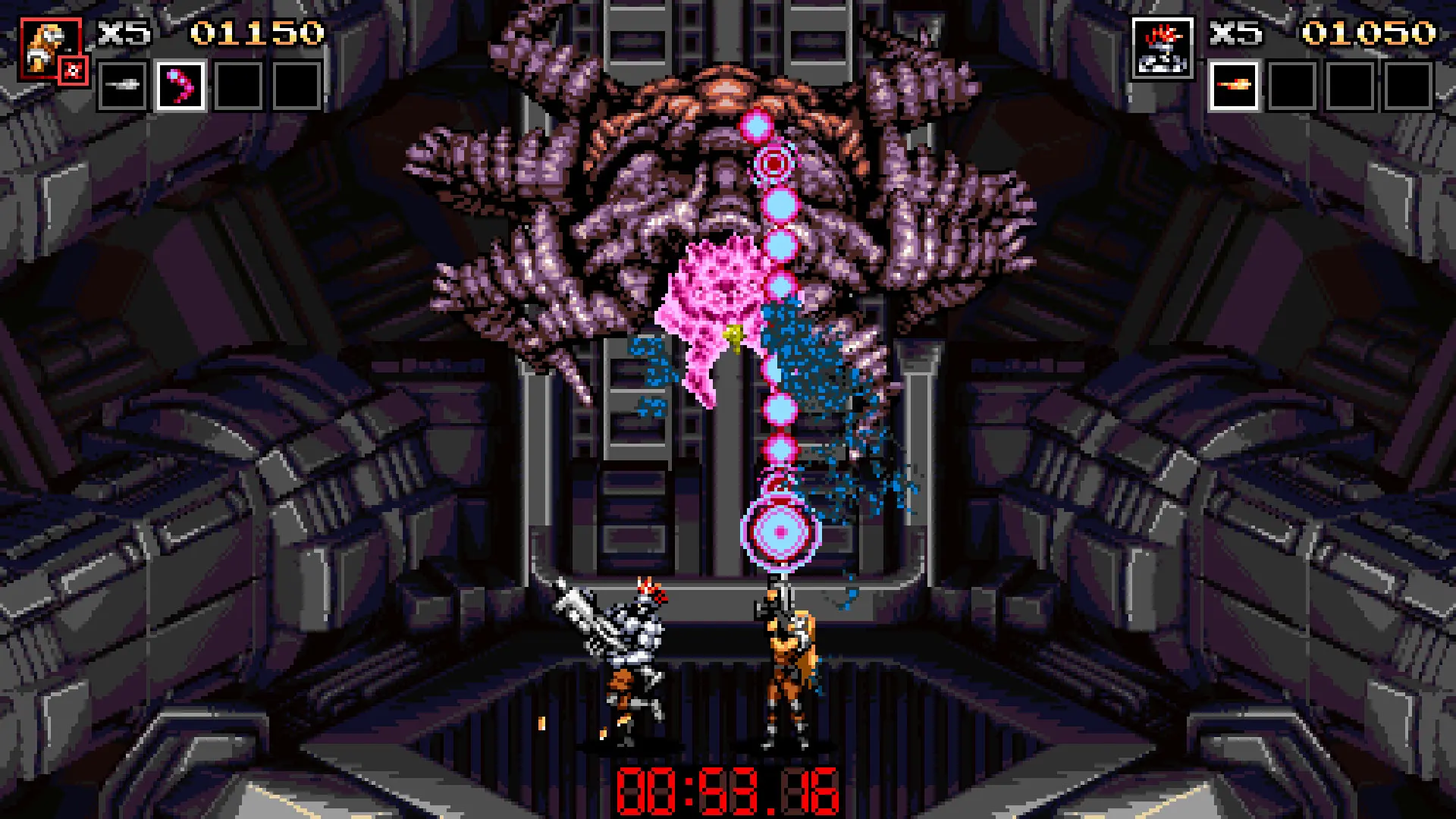Select the flame weapon icon in Player 2's loadout
Screen dimensions: 1456x819
(x=1235, y=87)
